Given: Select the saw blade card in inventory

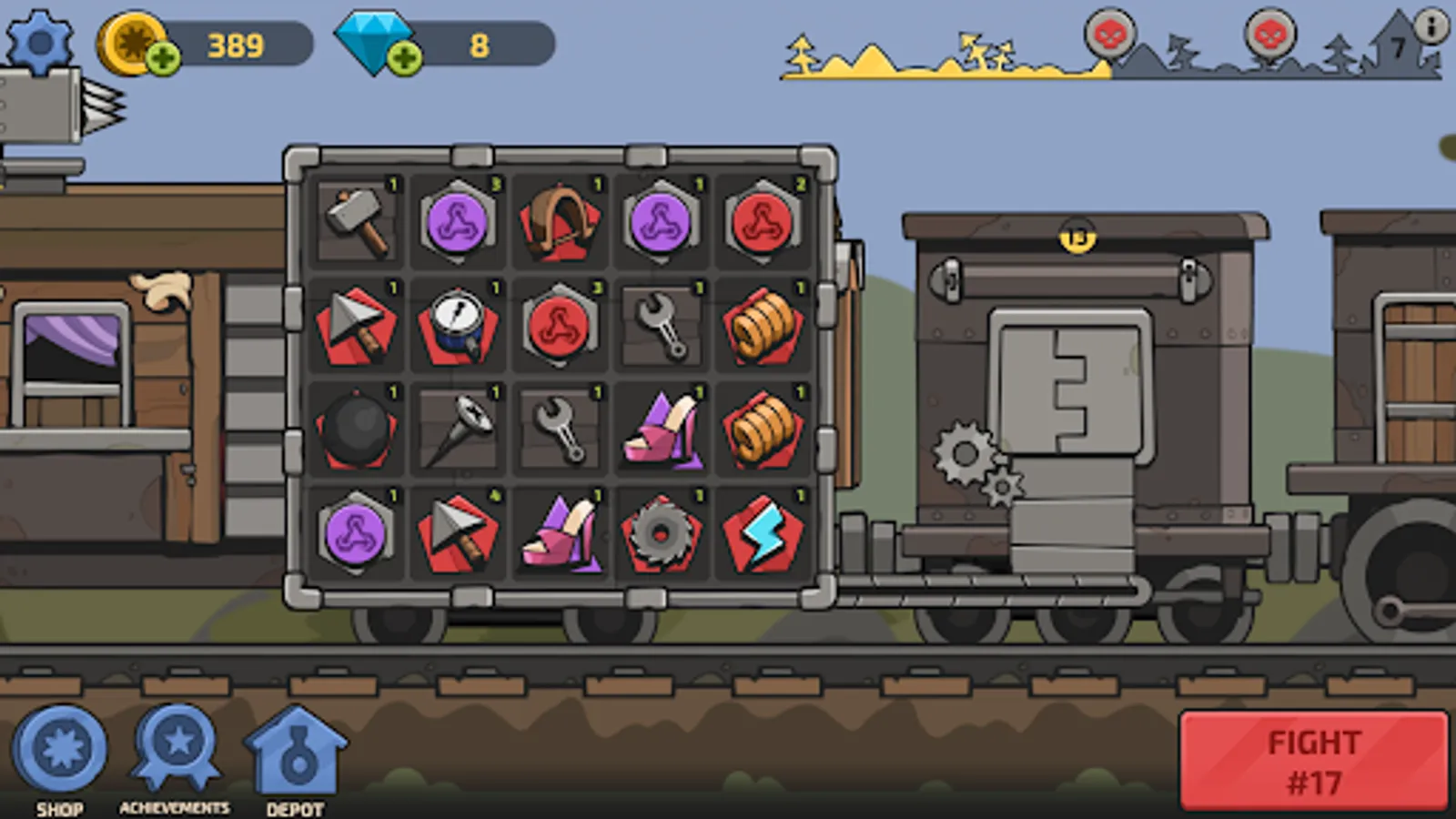Looking at the screenshot, I should [661, 531].
